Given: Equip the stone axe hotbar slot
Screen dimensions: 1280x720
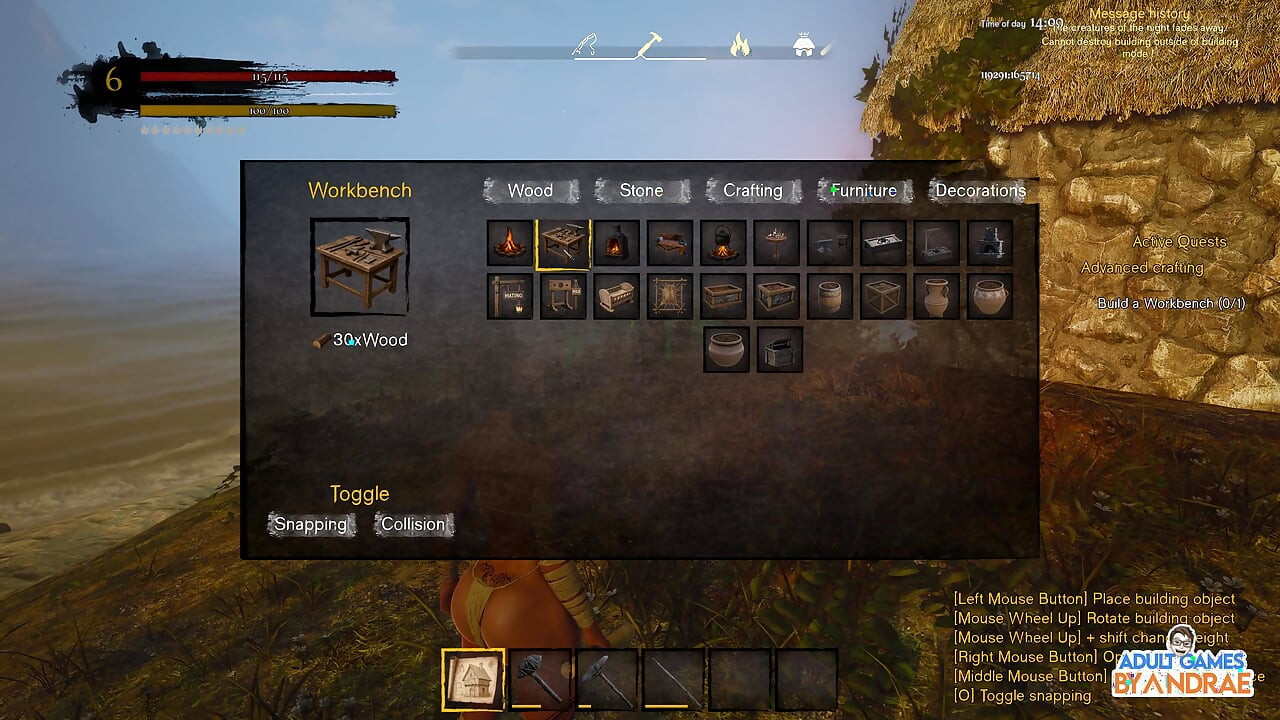Looking at the screenshot, I should pyautogui.click(x=606, y=680).
